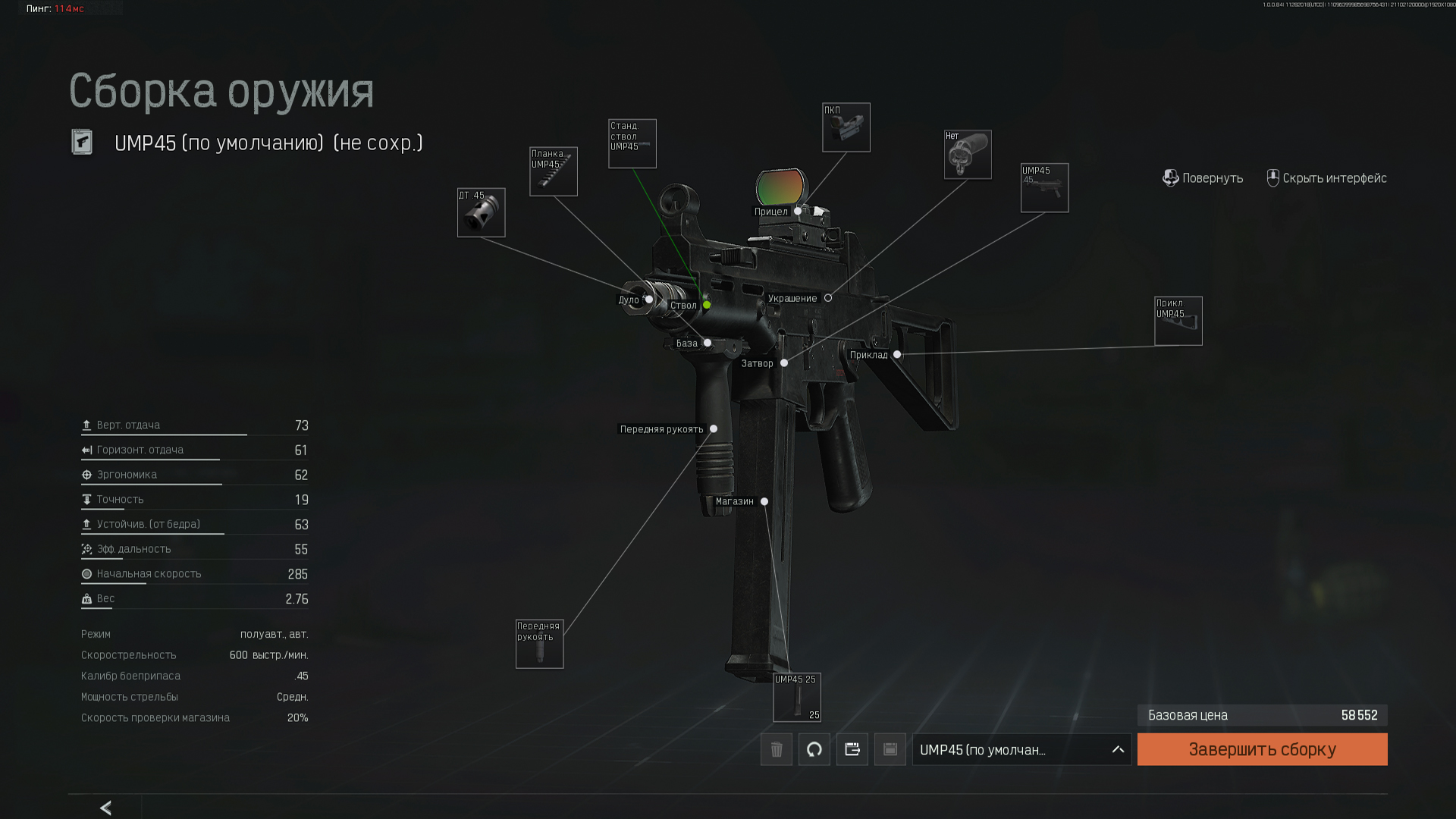Open the UMP45 build preset dropdown
The height and width of the screenshot is (819, 1456).
point(1021,749)
